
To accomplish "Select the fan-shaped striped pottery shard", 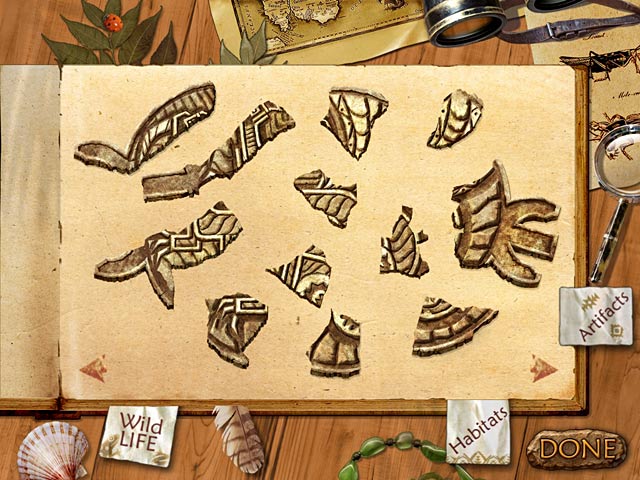I will [x=452, y=322].
